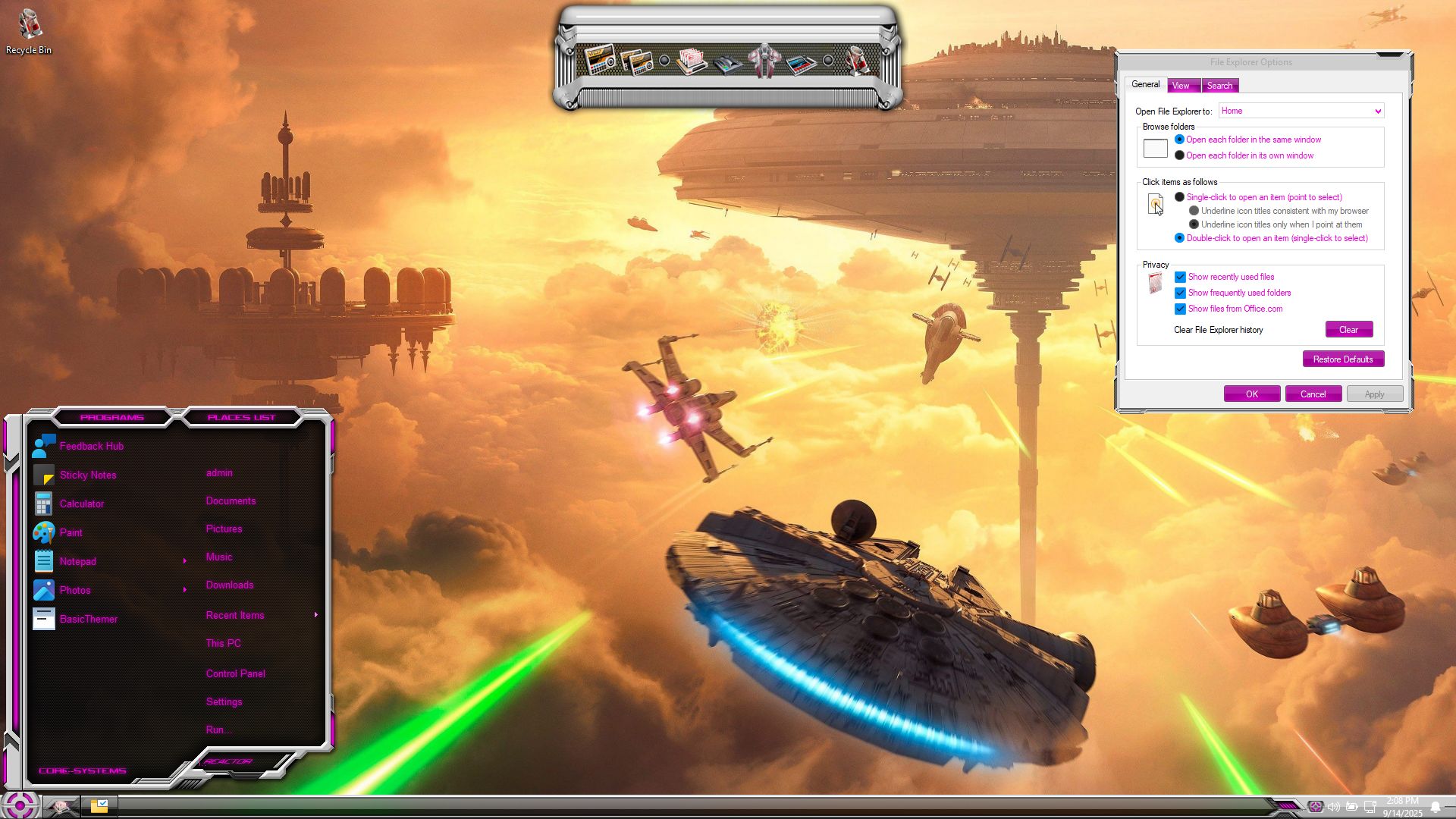Choose Single-click to open an item
1456x819 pixels.
click(1179, 197)
